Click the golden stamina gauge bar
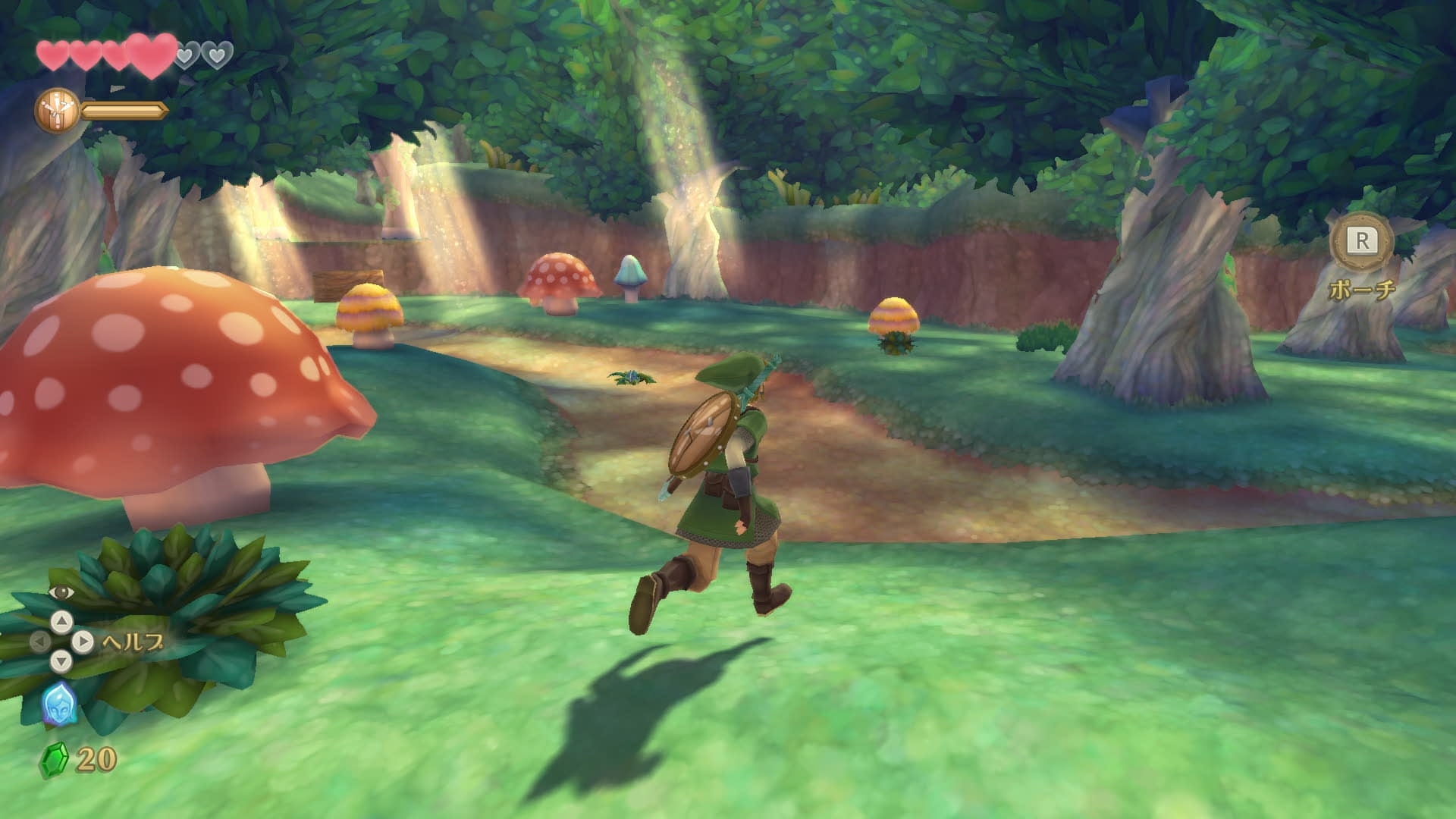The height and width of the screenshot is (819, 1456). click(124, 111)
